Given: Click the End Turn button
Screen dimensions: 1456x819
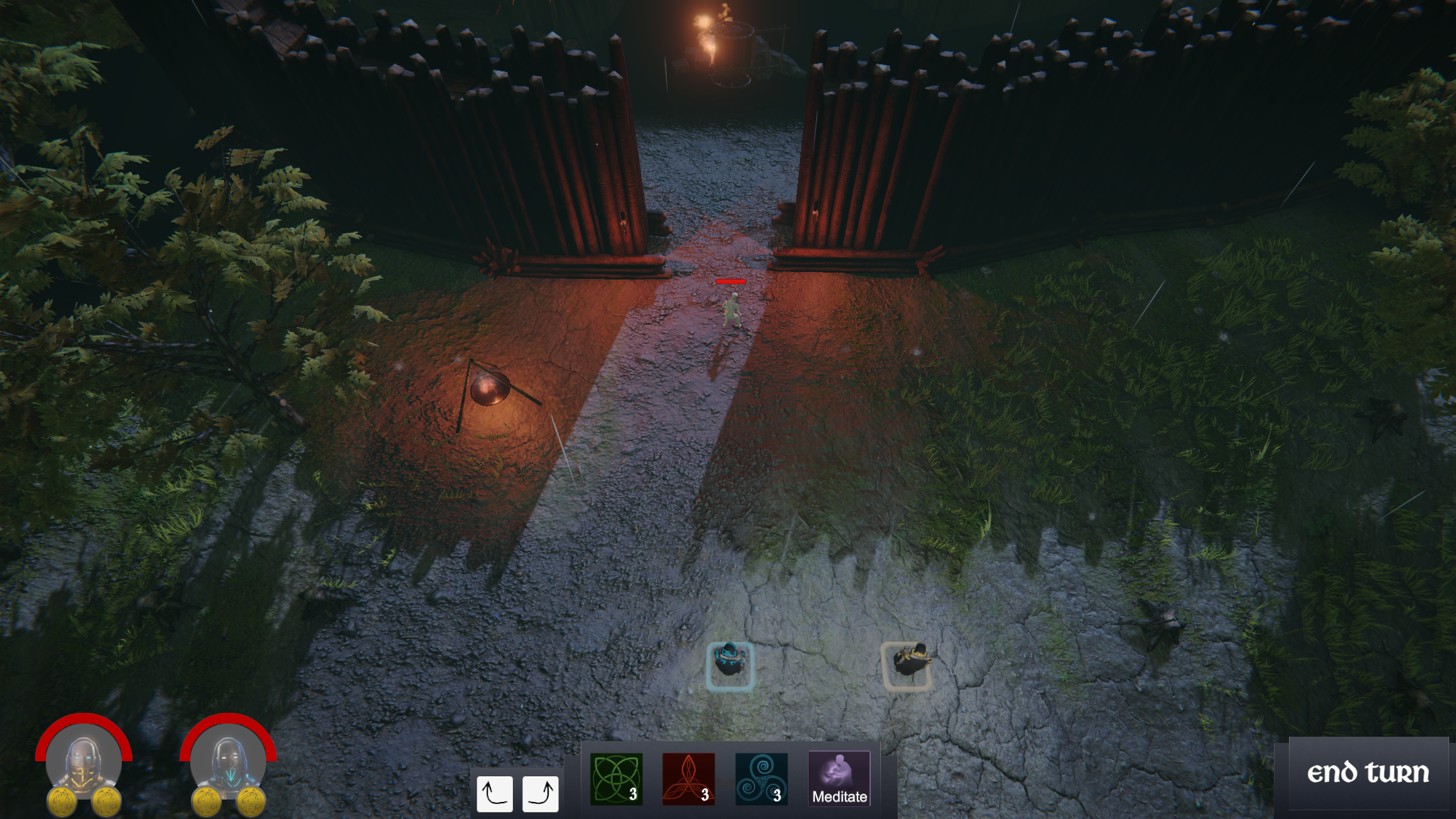Looking at the screenshot, I should (x=1367, y=773).
